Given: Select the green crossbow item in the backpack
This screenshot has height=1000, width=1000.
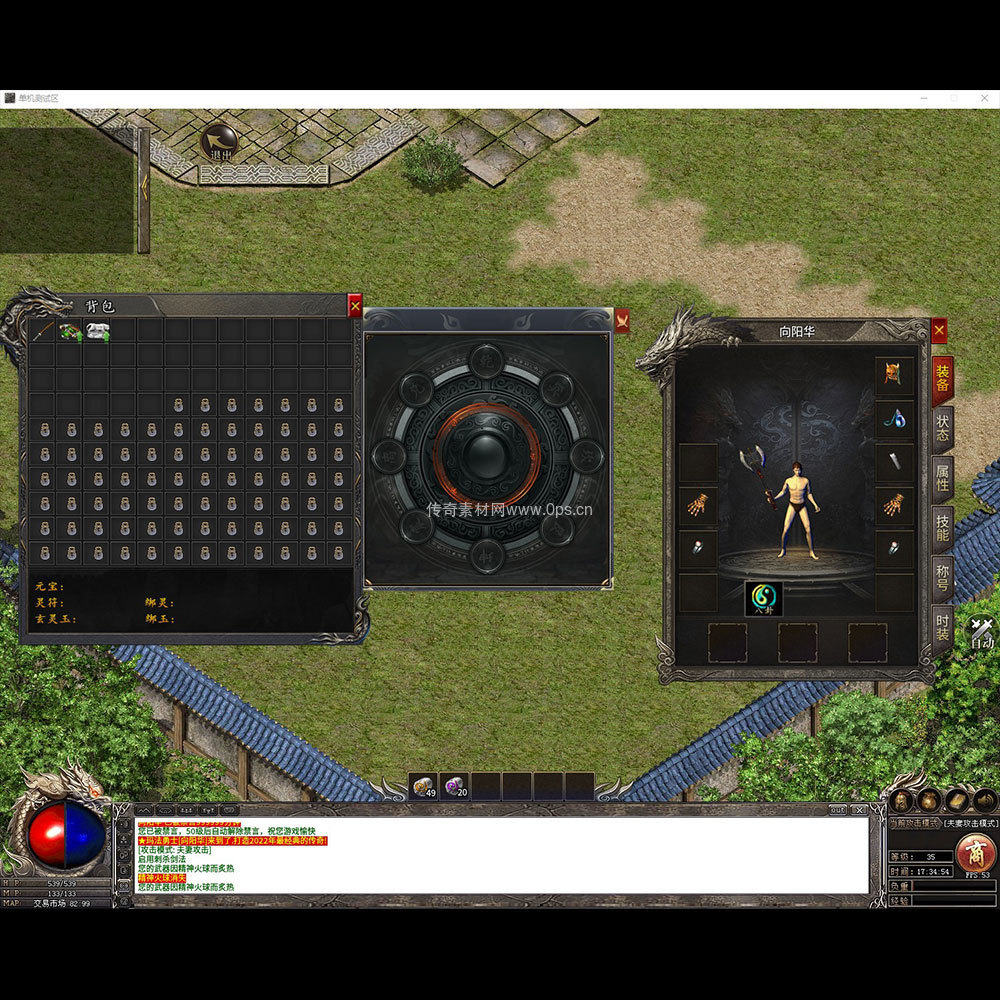Looking at the screenshot, I should [70, 331].
